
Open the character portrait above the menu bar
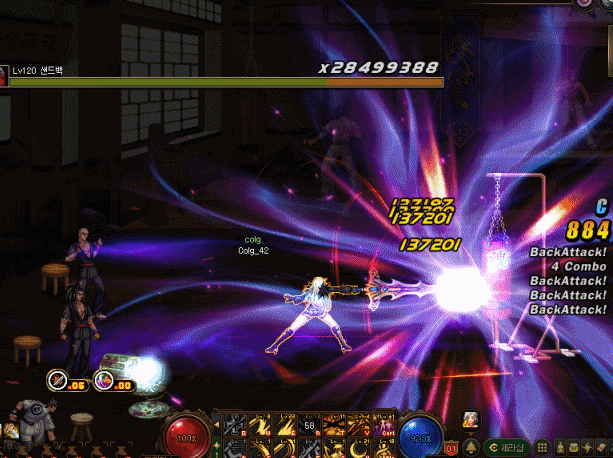point(470,419)
